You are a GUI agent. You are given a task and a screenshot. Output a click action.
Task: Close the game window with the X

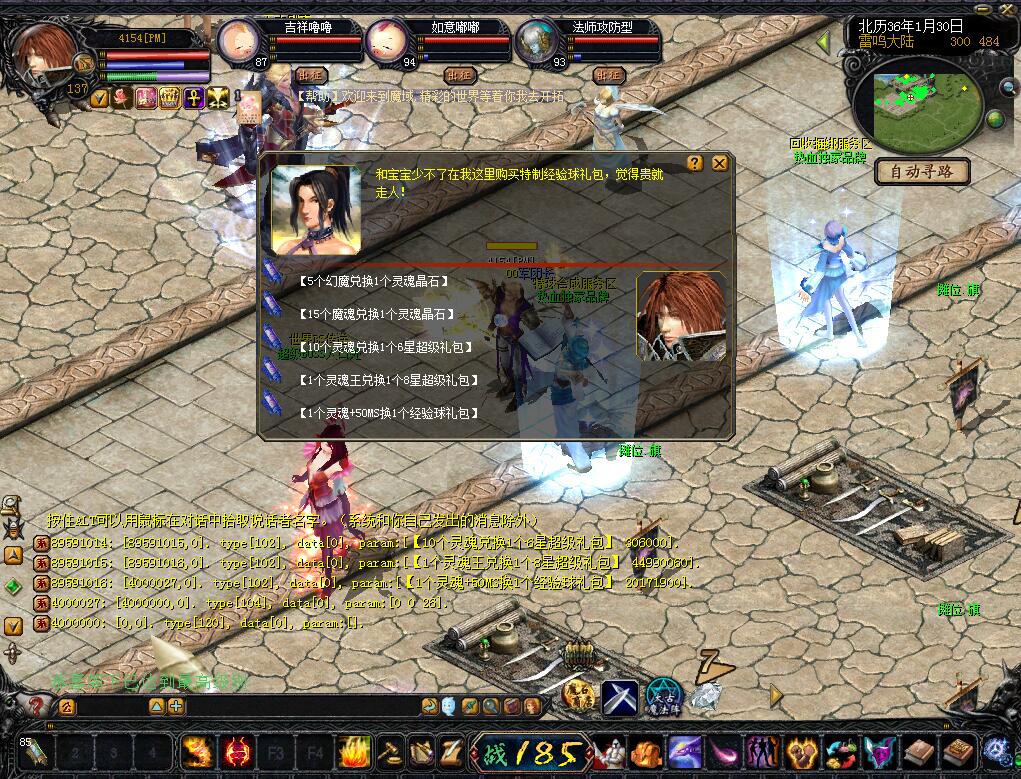(1008, 7)
